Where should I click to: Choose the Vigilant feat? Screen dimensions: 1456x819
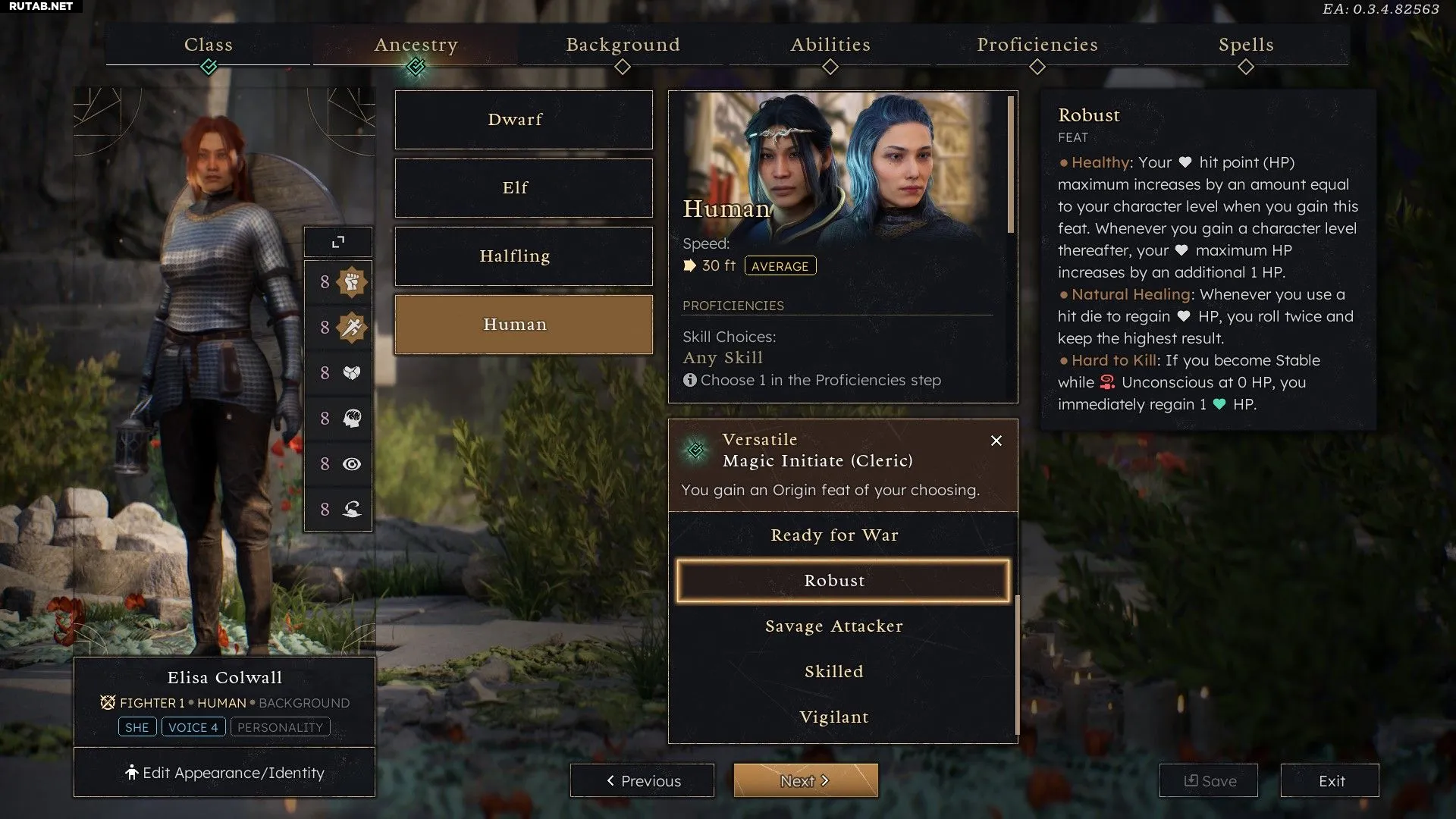834,717
